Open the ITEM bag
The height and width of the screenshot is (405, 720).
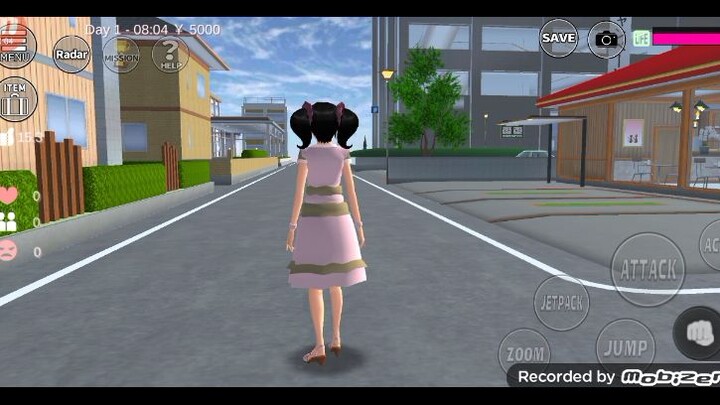[x=16, y=98]
